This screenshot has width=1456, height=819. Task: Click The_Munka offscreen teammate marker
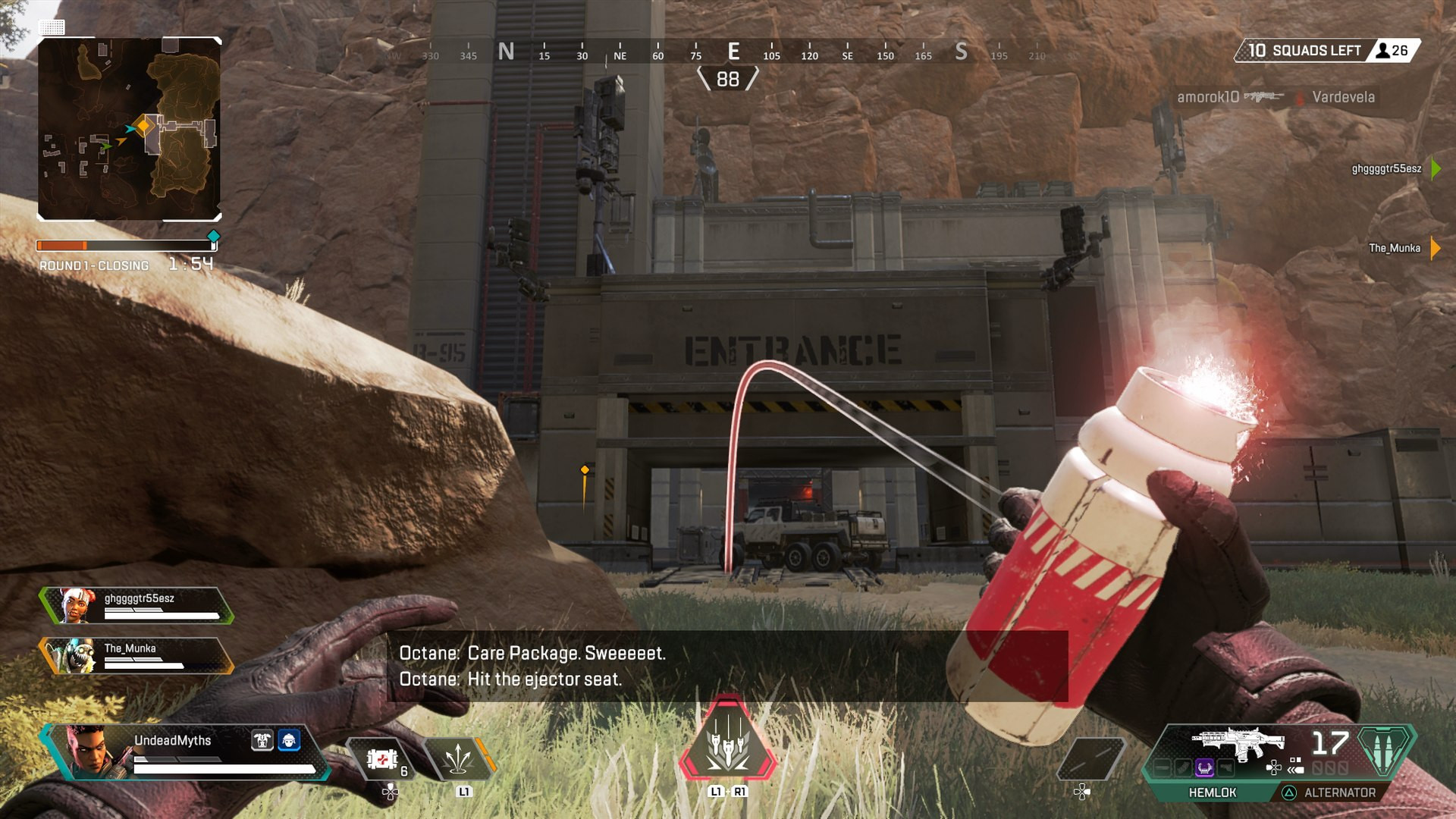(x=1435, y=248)
